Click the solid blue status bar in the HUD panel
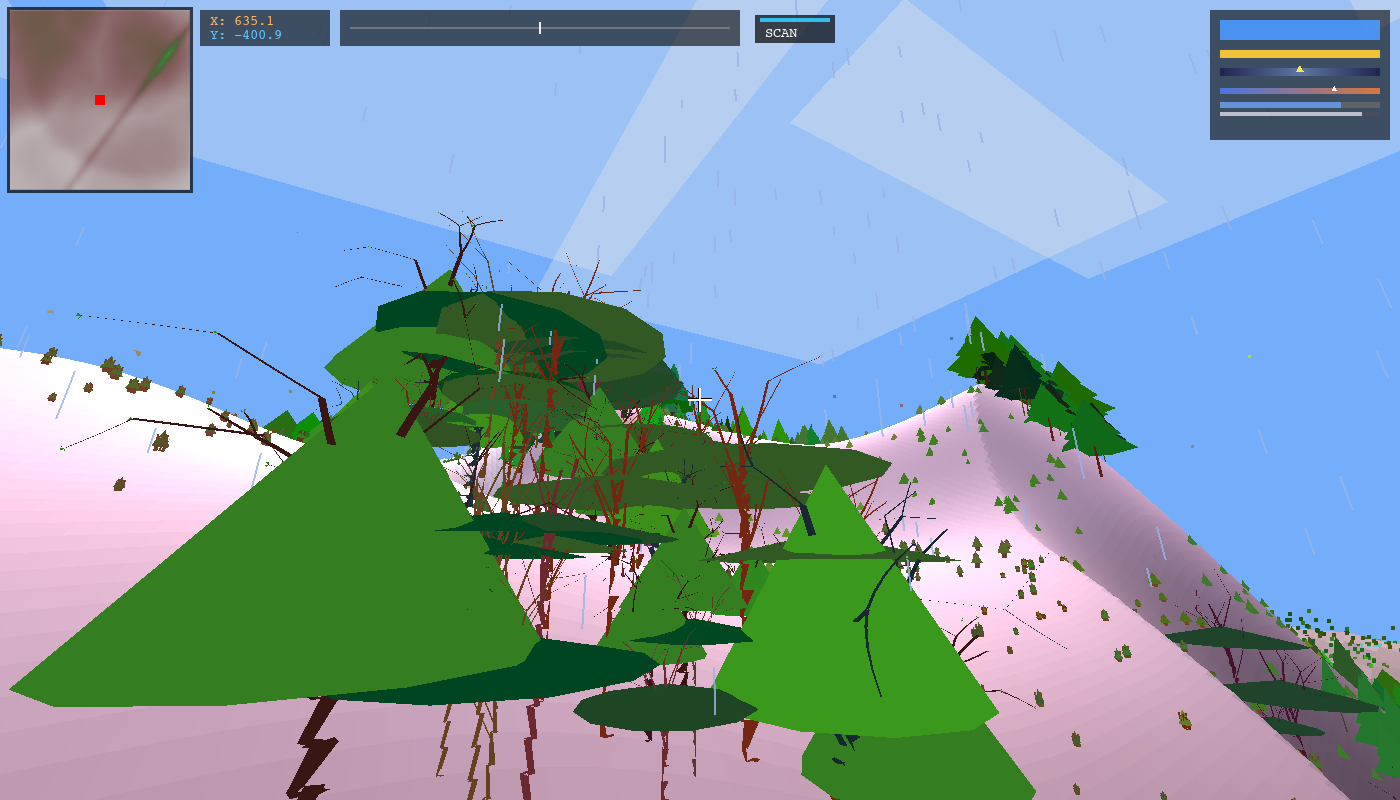 pos(1300,30)
